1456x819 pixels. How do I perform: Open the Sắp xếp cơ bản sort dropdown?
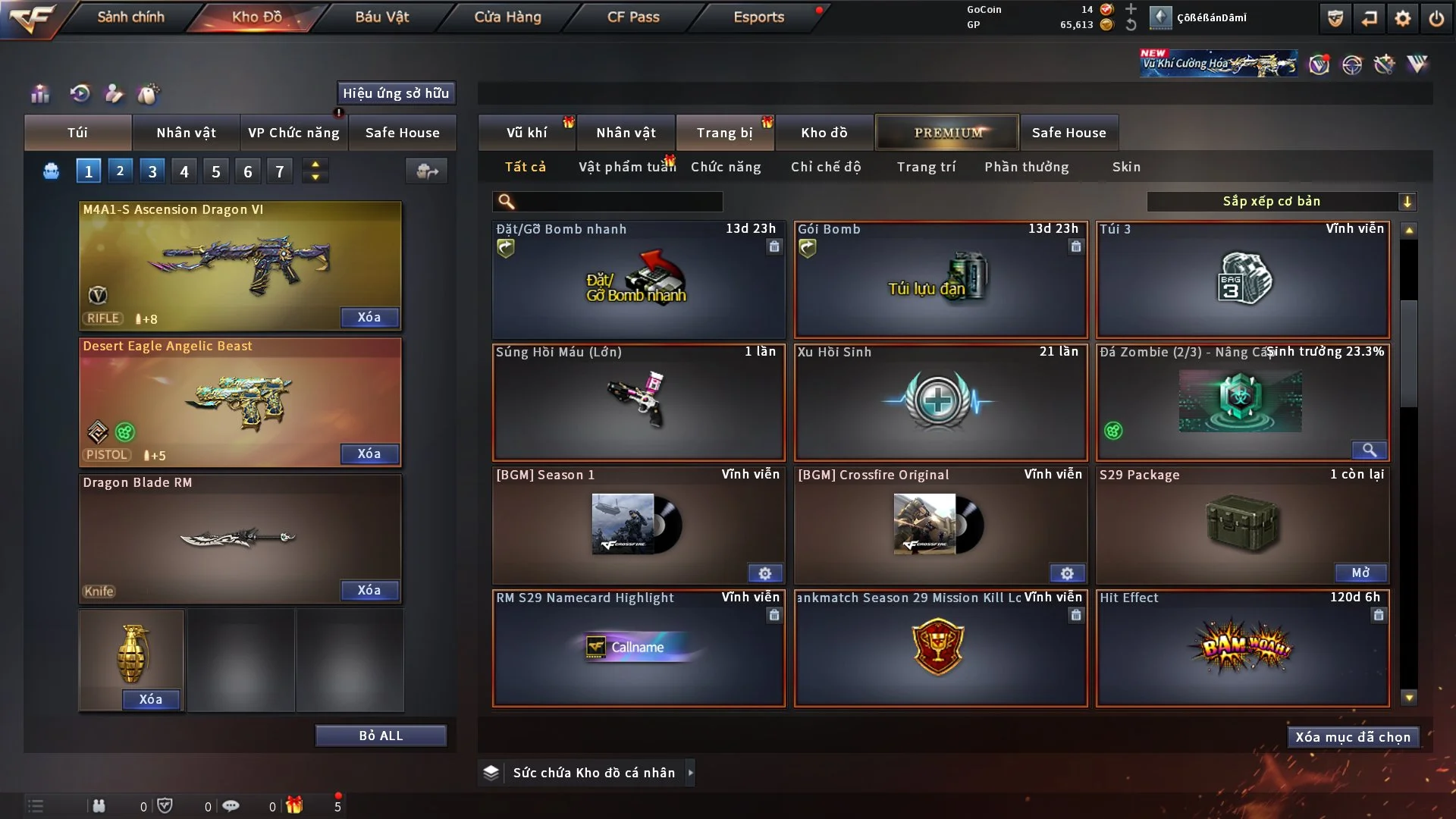point(1281,201)
